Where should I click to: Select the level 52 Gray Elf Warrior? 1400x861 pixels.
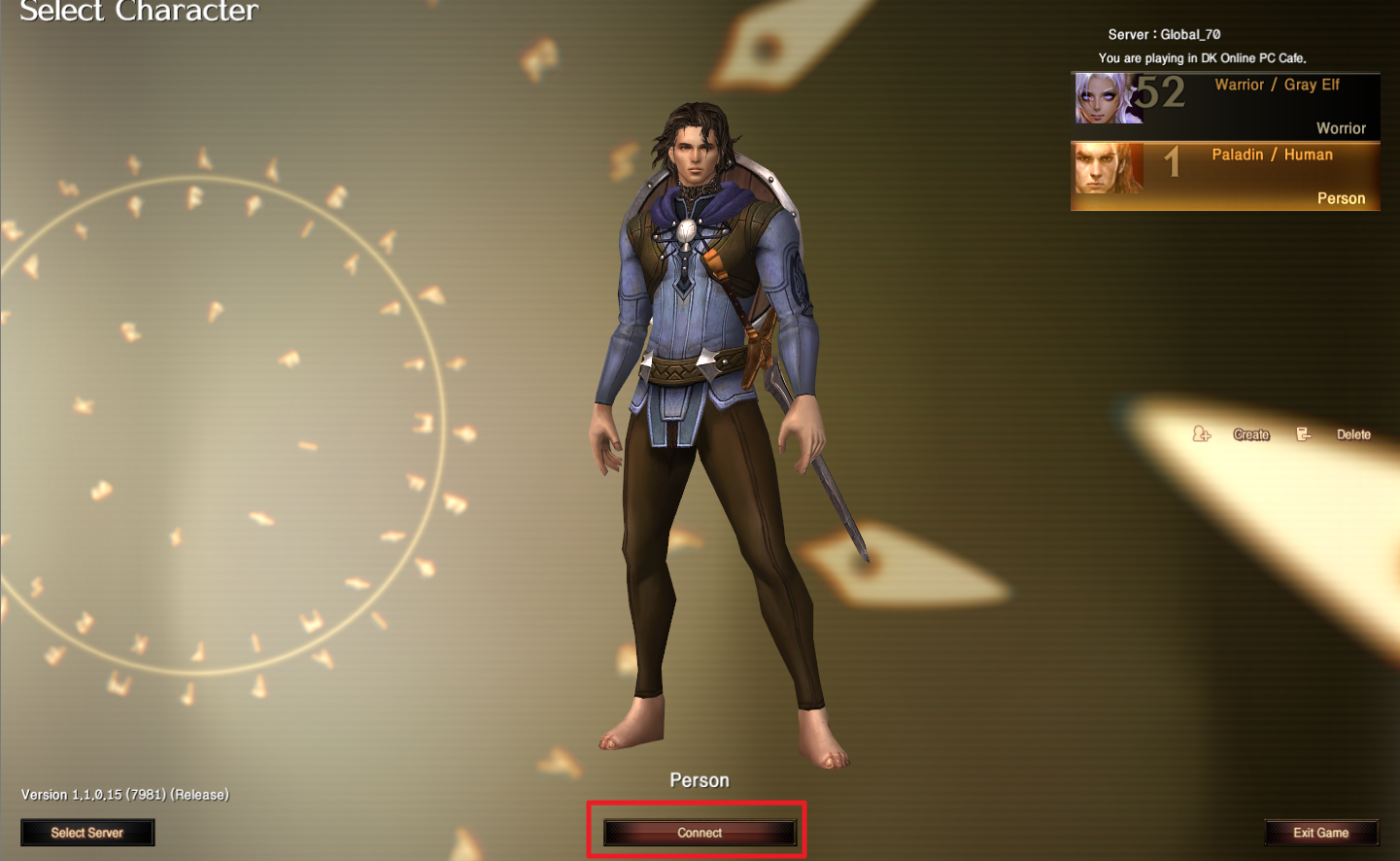coord(1225,106)
